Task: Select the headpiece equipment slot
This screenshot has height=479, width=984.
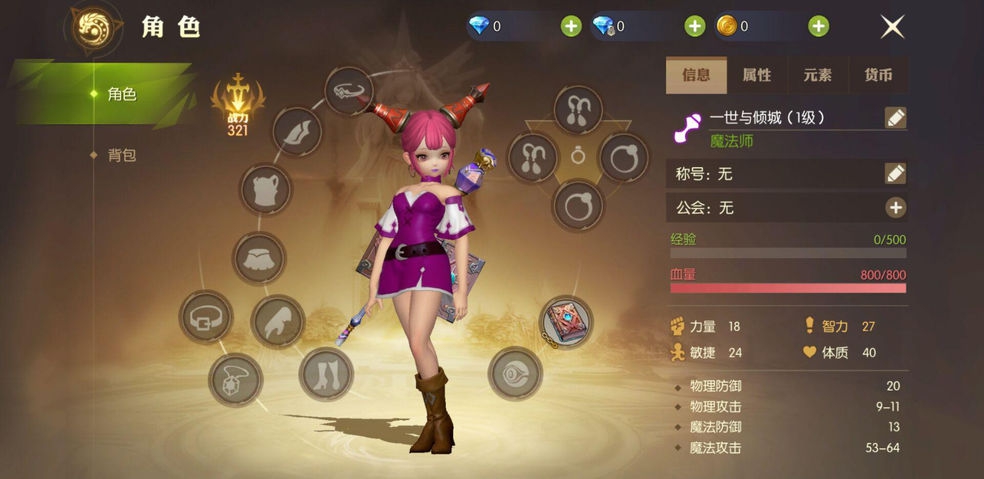Action: 350,92
